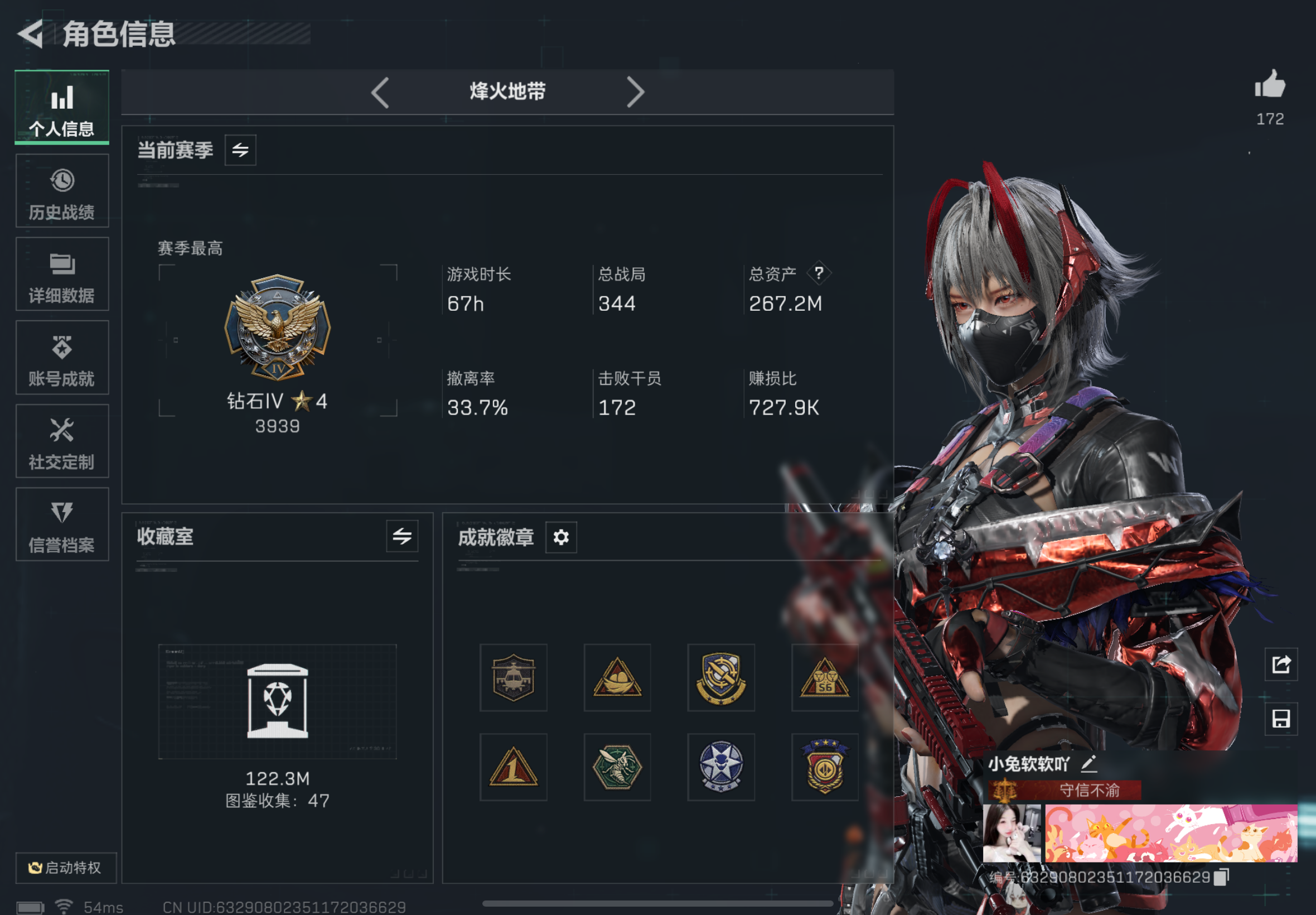Navigate to next mode with right chevron
Viewport: 1316px width, 915px height.
coord(636,92)
